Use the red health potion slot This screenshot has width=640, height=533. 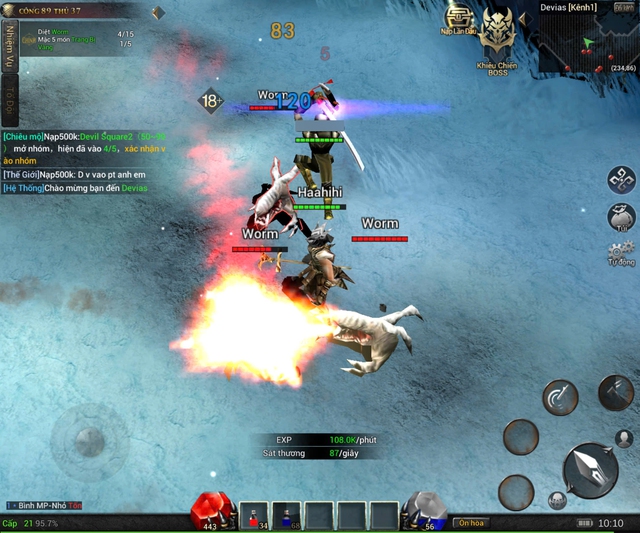tap(254, 515)
